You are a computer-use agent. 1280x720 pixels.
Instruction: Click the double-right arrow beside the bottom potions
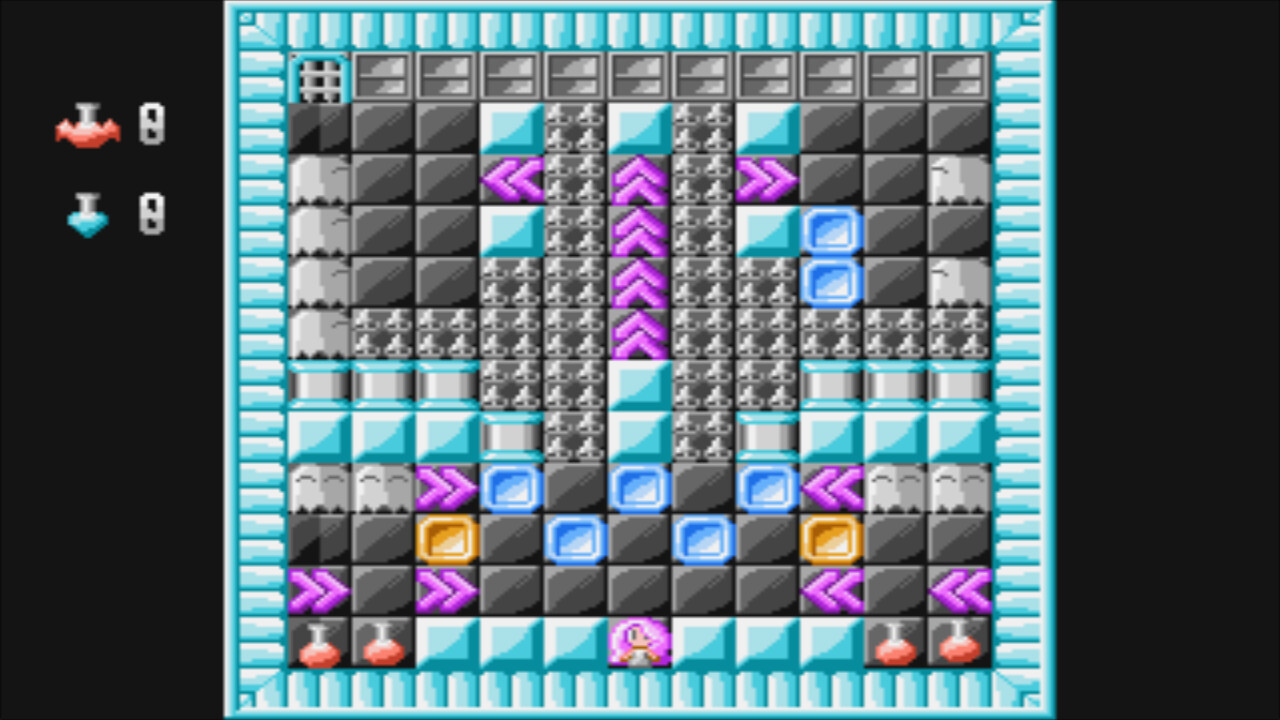click(x=320, y=590)
